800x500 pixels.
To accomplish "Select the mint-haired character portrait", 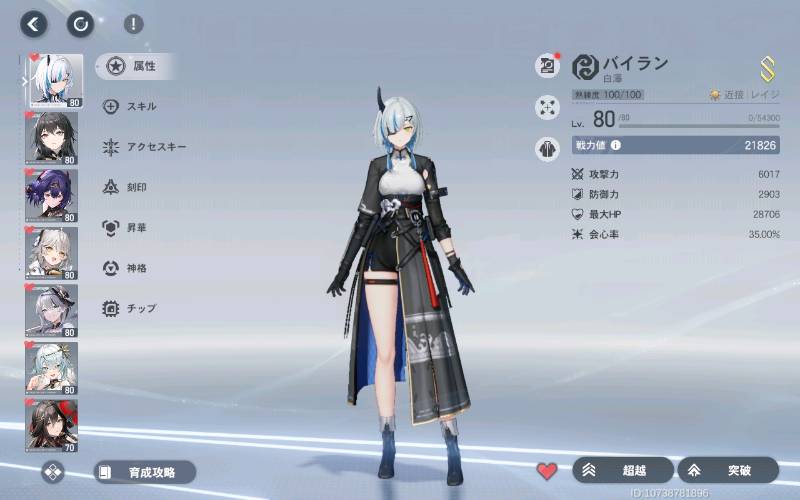I will [51, 368].
